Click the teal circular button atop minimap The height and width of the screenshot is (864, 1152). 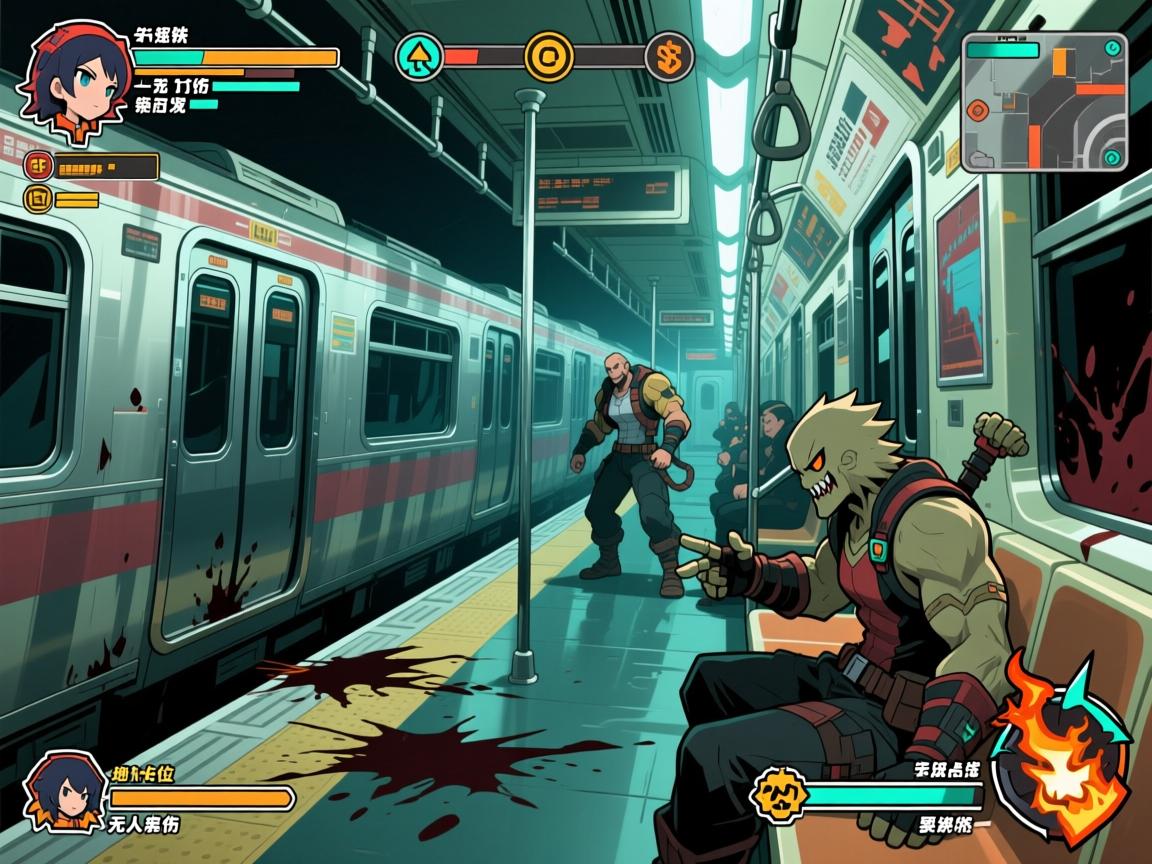tap(1112, 48)
